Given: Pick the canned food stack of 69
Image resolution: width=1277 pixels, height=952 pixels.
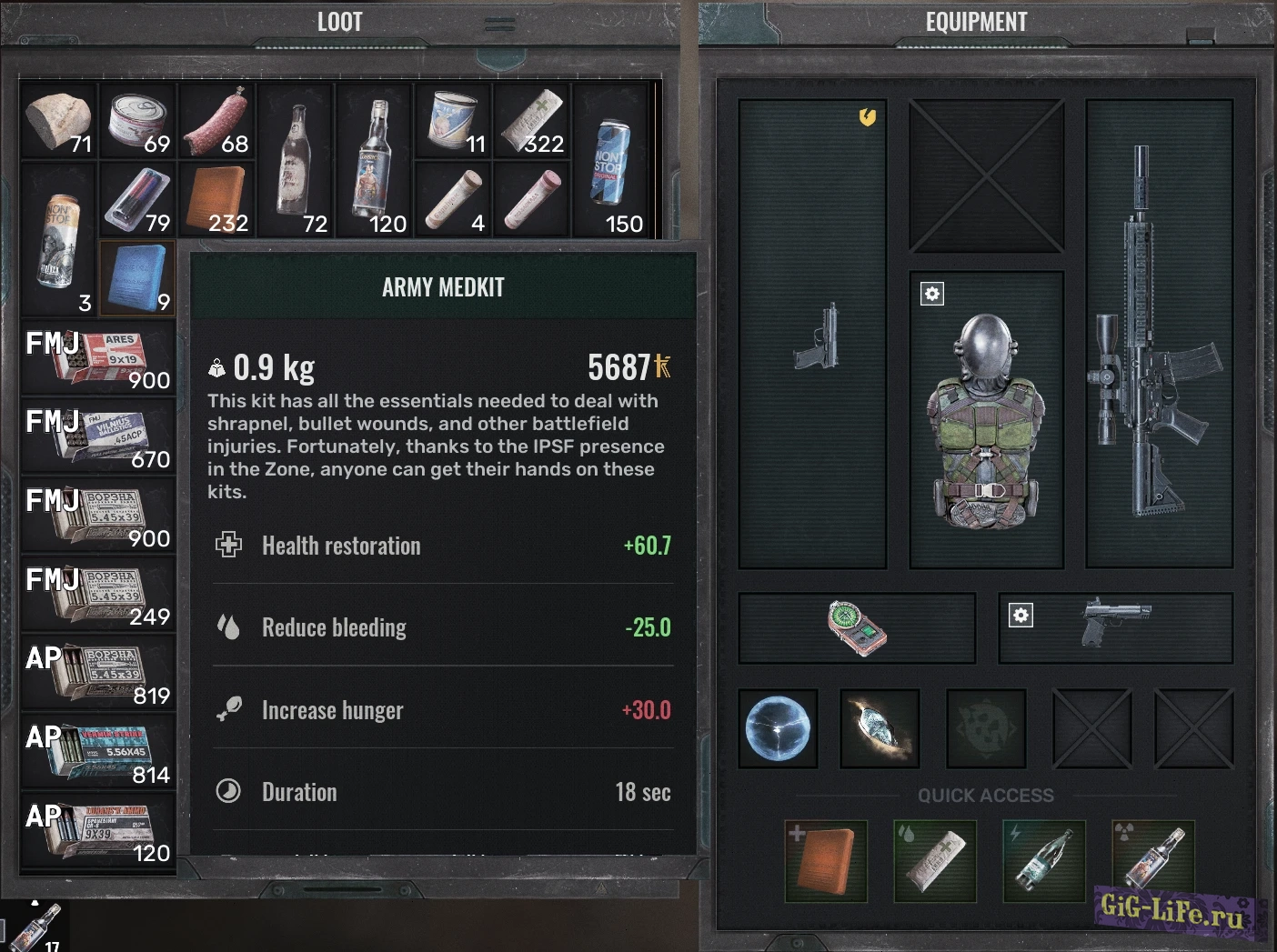Looking at the screenshot, I should click(137, 121).
